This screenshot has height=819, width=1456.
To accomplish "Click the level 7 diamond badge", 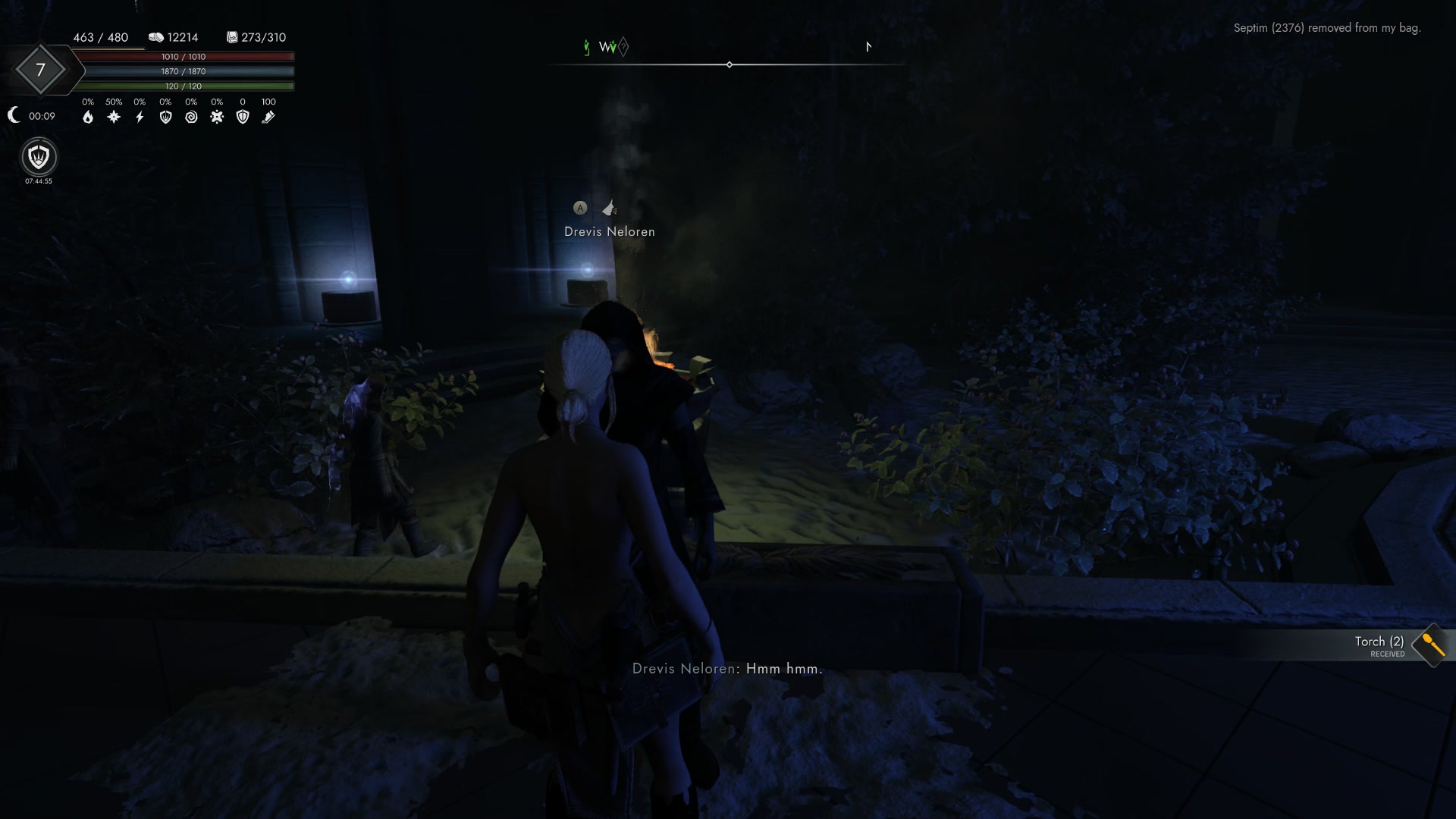I will tap(40, 71).
